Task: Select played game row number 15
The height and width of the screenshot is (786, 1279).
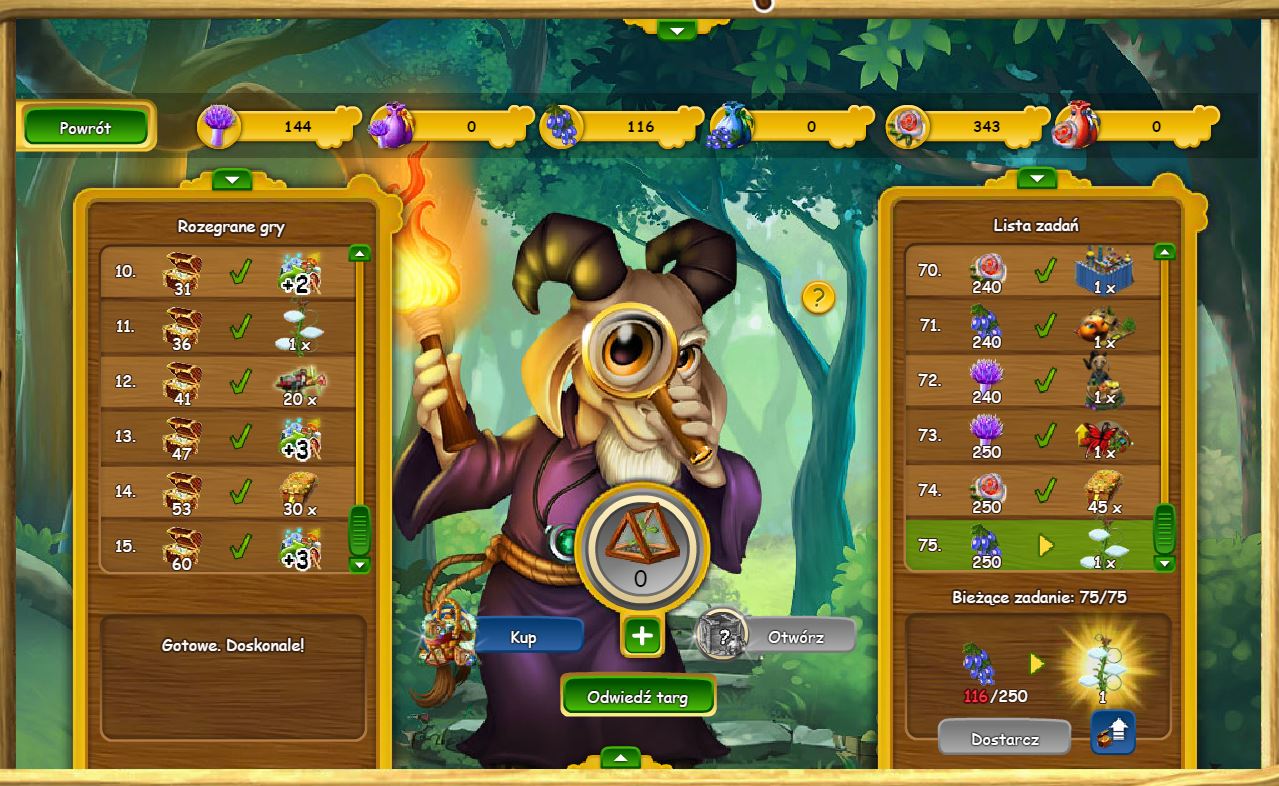Action: [227, 547]
